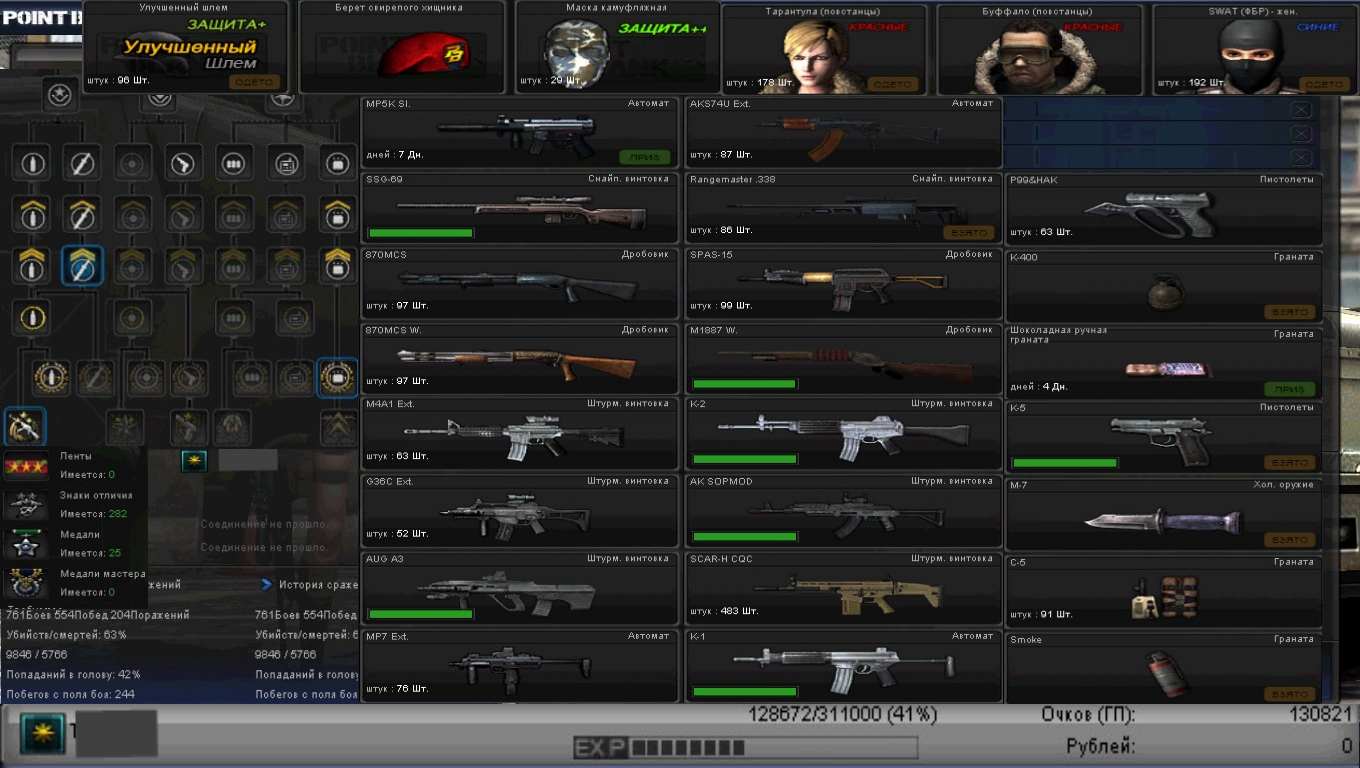Select the G36C Ext. rifle card
This screenshot has height=768, width=1360.
[520, 511]
